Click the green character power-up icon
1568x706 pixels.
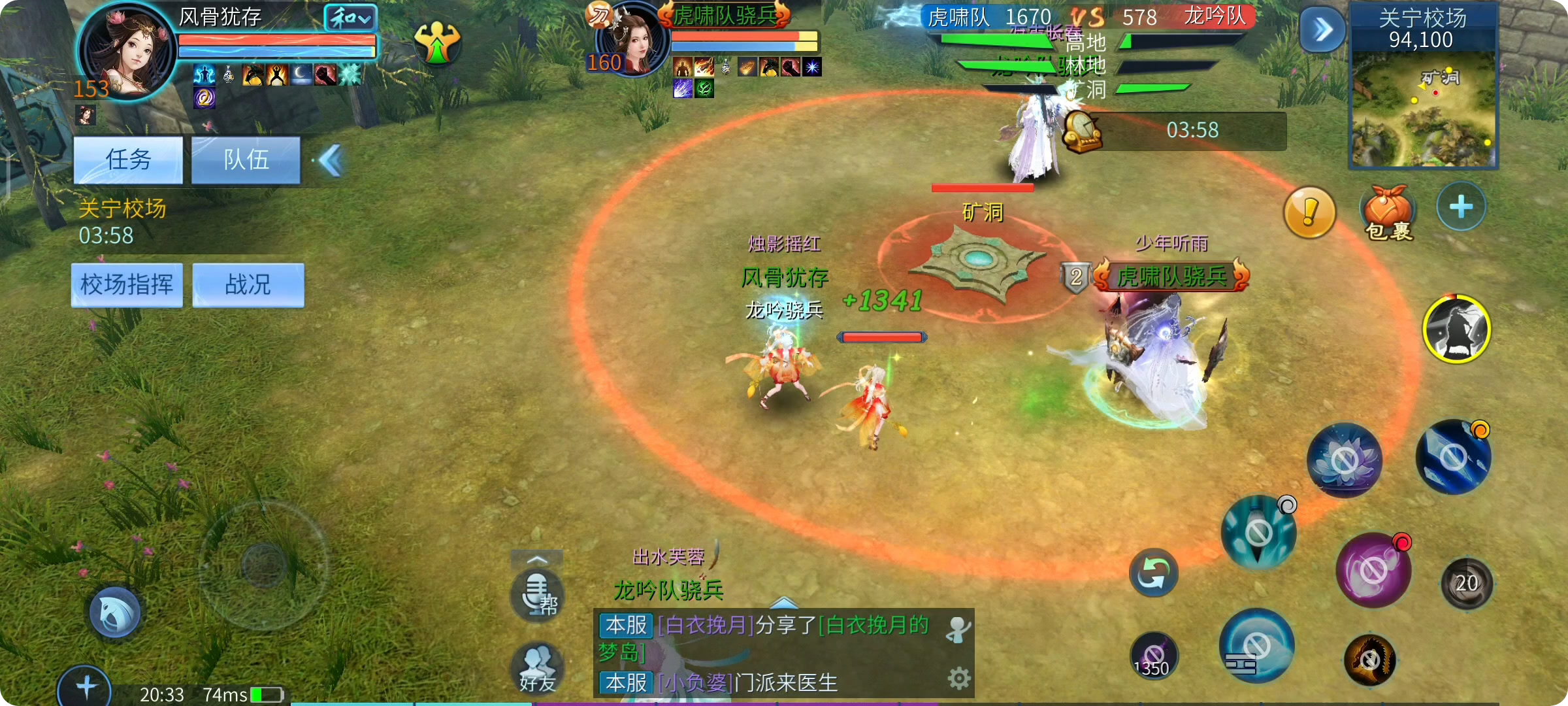tap(437, 43)
